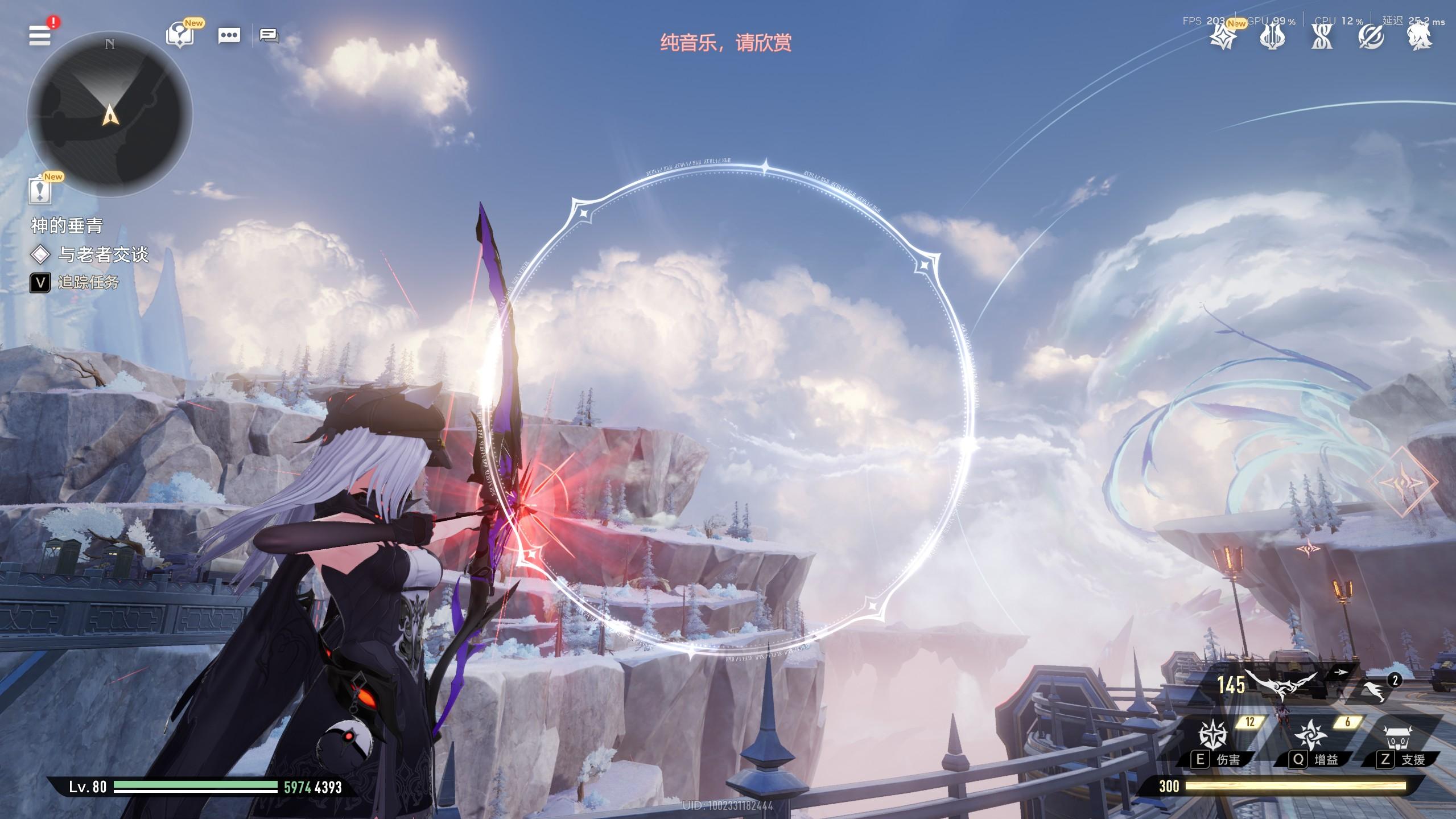Call the 支援 support skill
This screenshot has height=819, width=1456.
(1399, 736)
